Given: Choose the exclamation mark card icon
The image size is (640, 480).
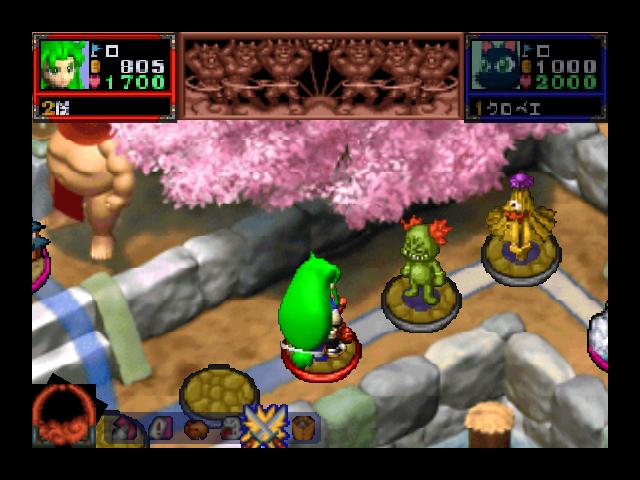Looking at the screenshot, I should click(x=161, y=429).
